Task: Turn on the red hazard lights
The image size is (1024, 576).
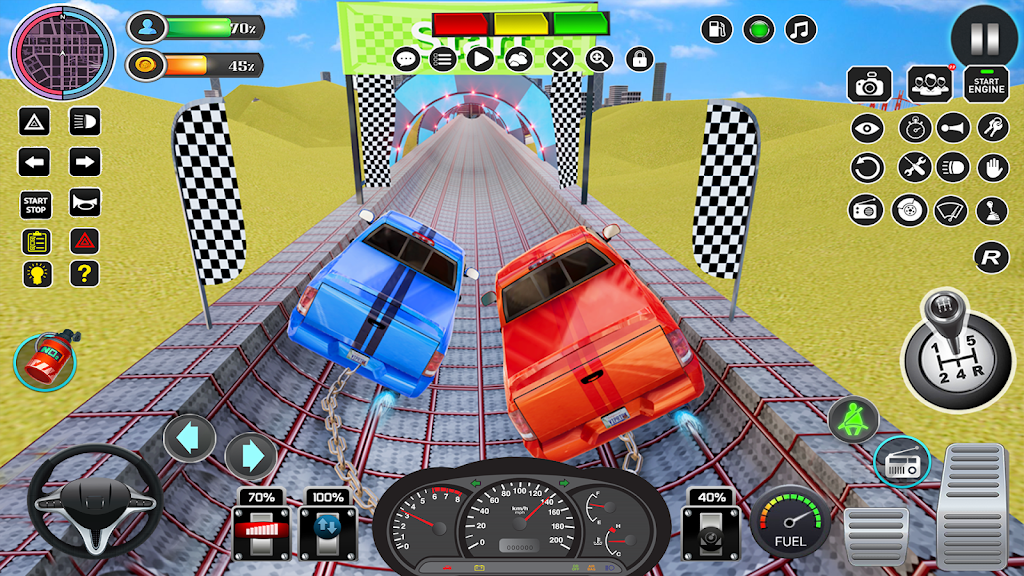Action: (85, 241)
